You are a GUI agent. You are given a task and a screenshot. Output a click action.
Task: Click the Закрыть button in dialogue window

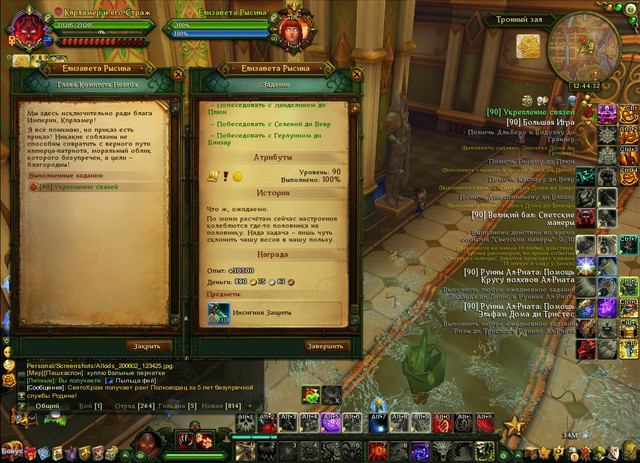pos(148,346)
